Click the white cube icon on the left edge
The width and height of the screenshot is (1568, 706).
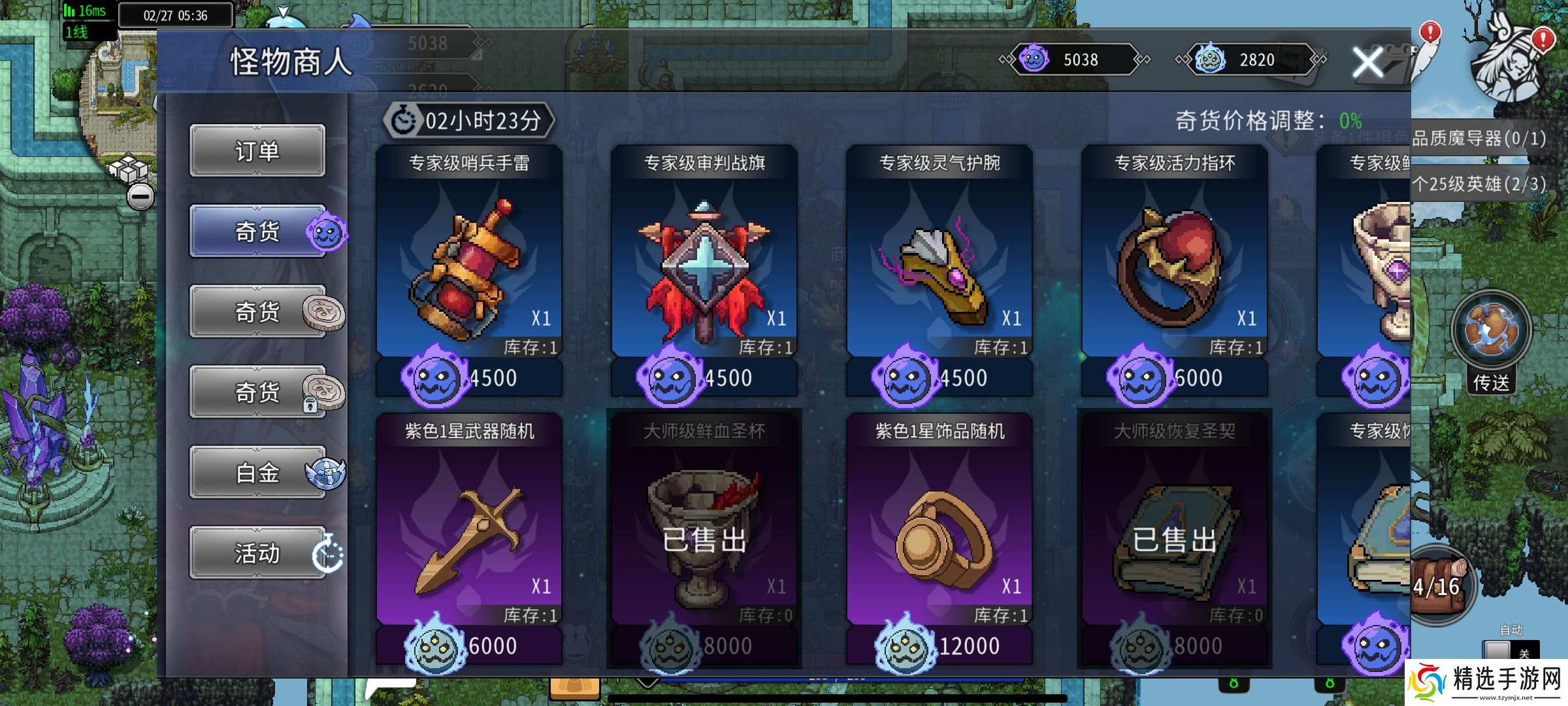(x=129, y=168)
